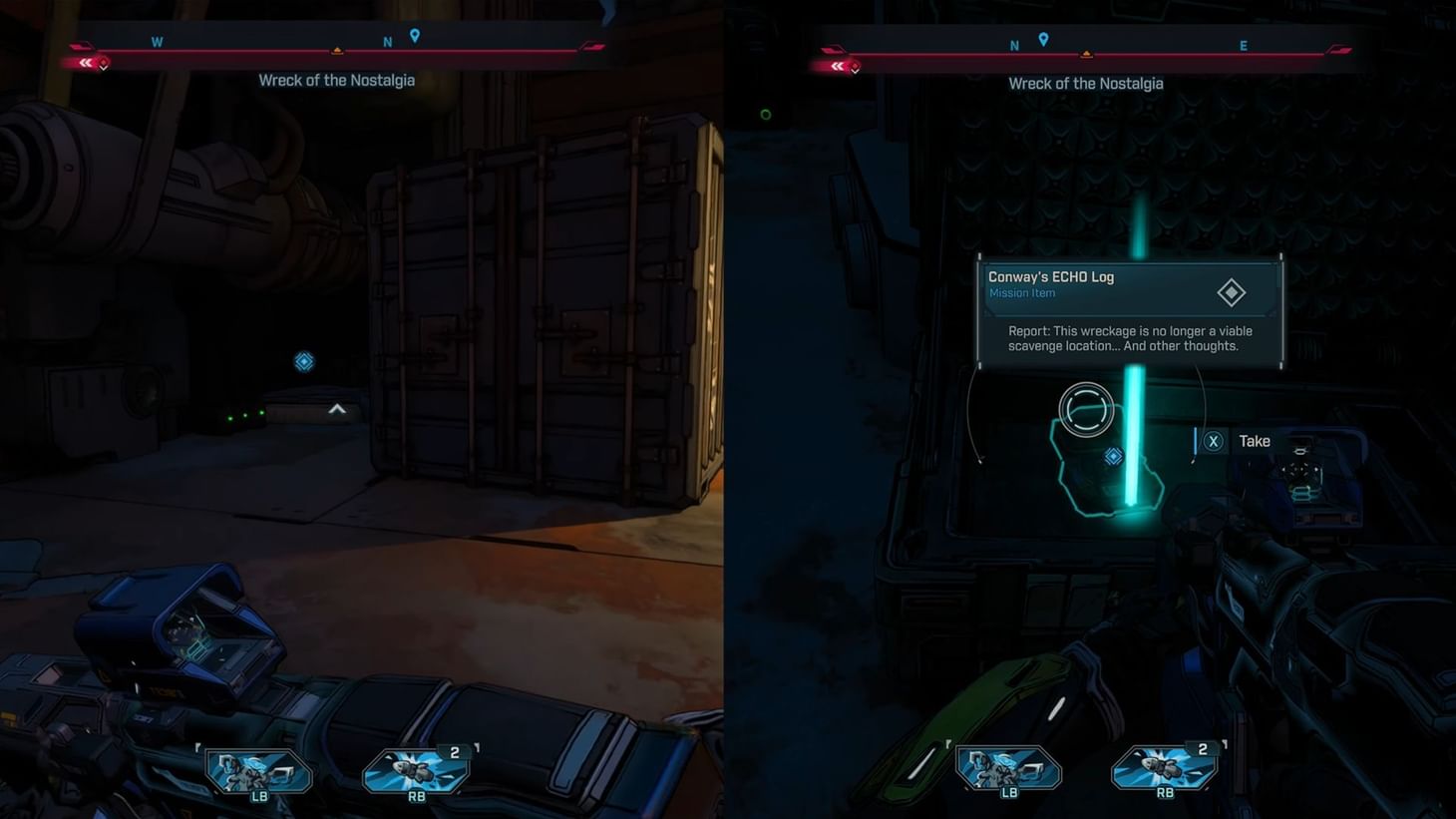1456x819 pixels.
Task: Click the 'Wreck of the Nostalgia' location title
Action: tap(337, 80)
